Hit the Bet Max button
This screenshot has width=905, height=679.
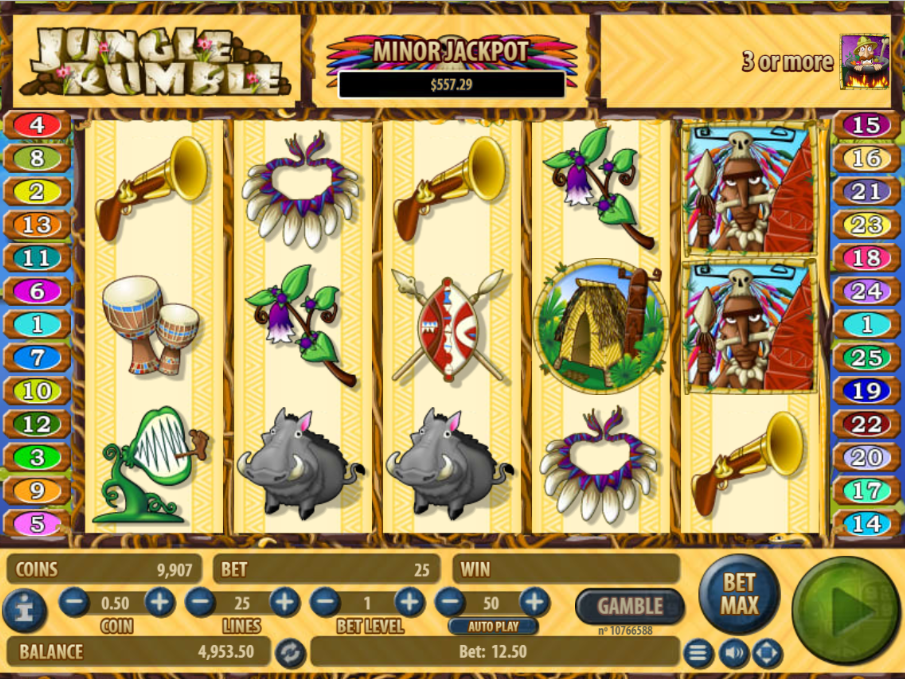point(740,594)
